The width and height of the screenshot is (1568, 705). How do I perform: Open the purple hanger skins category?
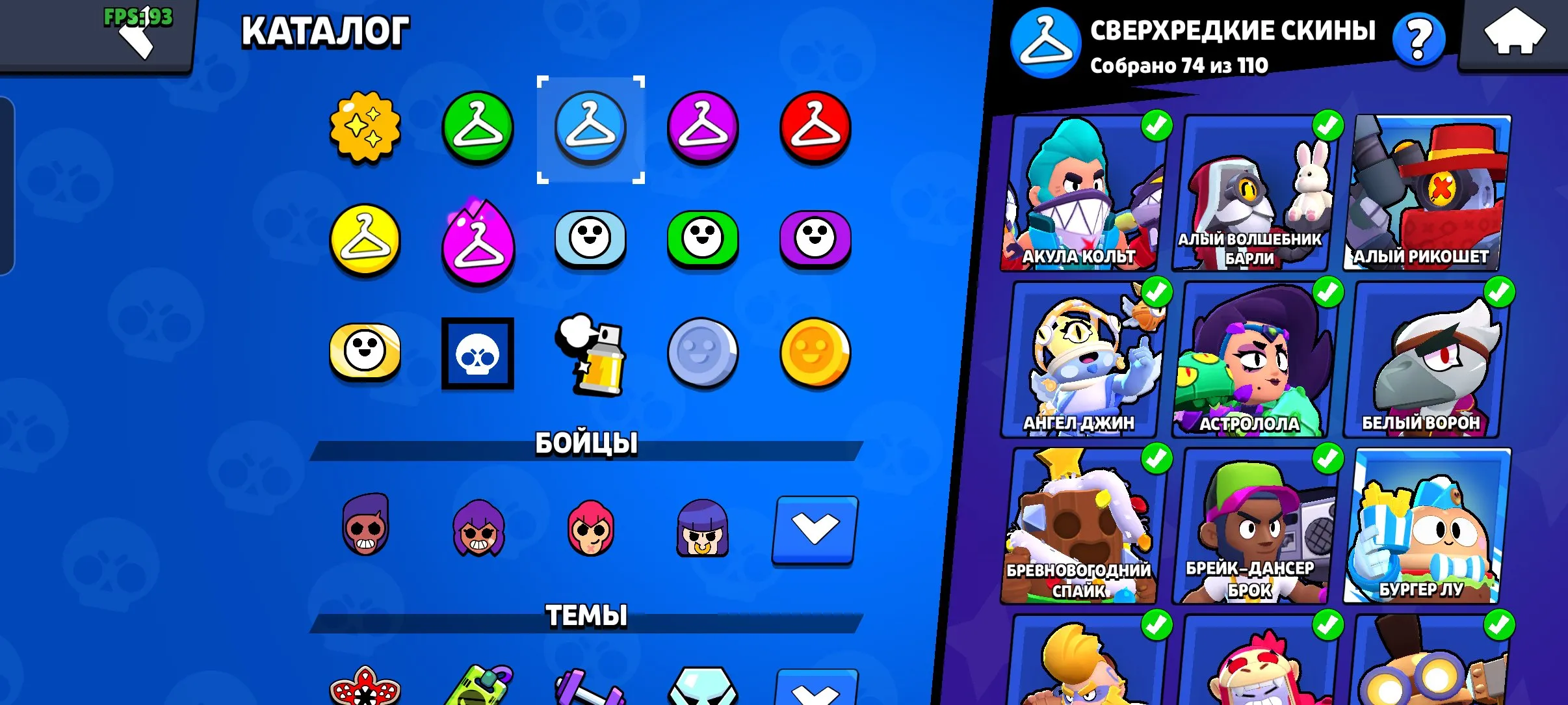(703, 127)
